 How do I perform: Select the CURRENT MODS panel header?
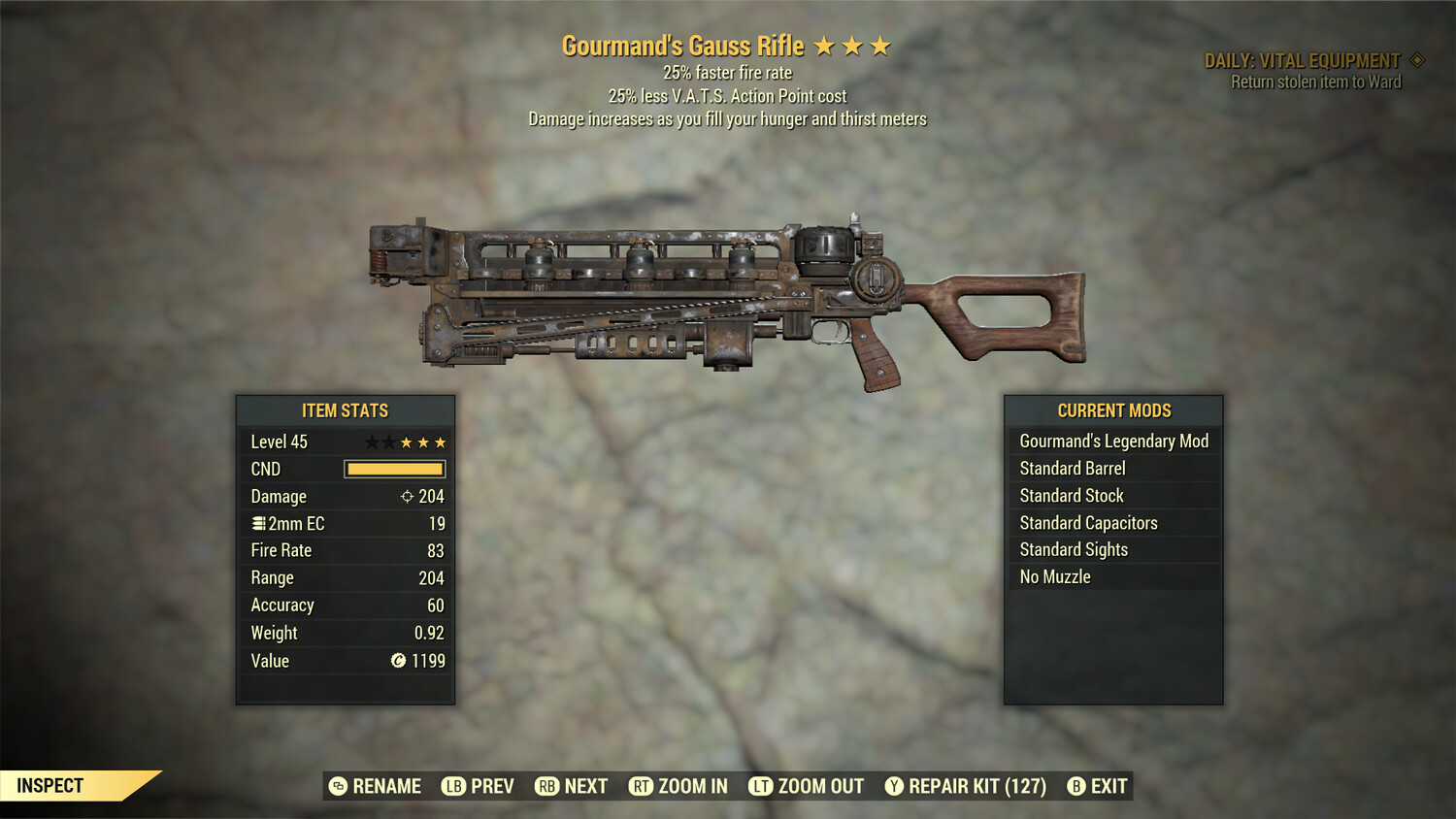tap(1113, 410)
